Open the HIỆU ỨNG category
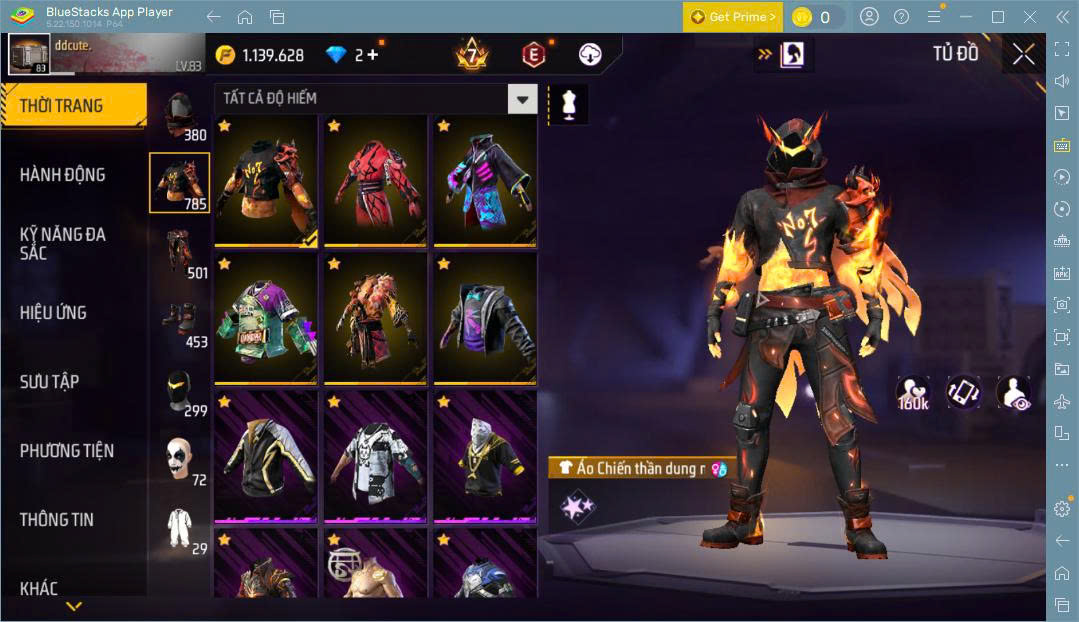This screenshot has width=1079, height=622. [53, 313]
